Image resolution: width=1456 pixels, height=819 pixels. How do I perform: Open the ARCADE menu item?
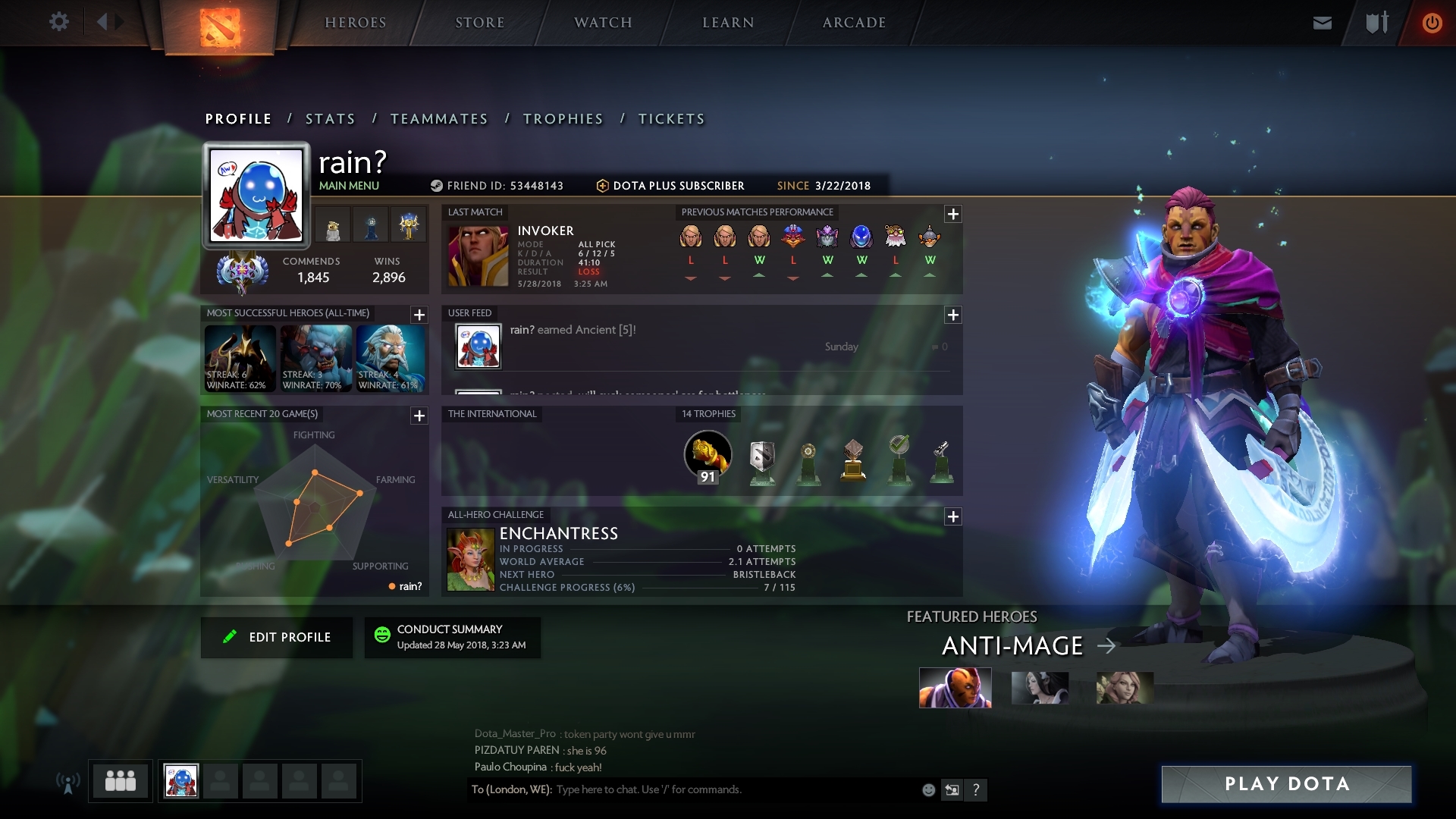tap(854, 23)
